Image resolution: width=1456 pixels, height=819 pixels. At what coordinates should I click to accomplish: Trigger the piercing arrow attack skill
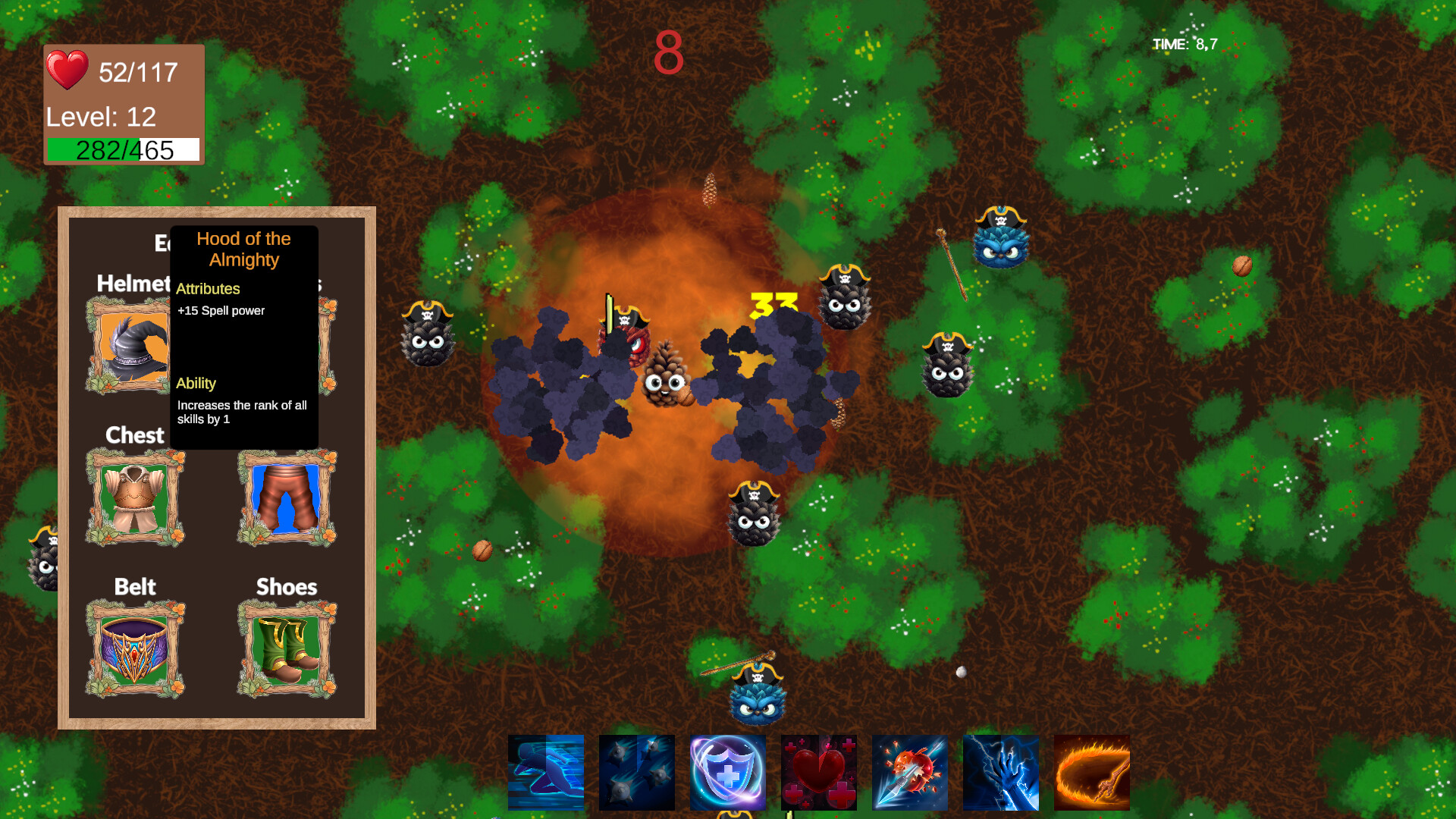909,771
